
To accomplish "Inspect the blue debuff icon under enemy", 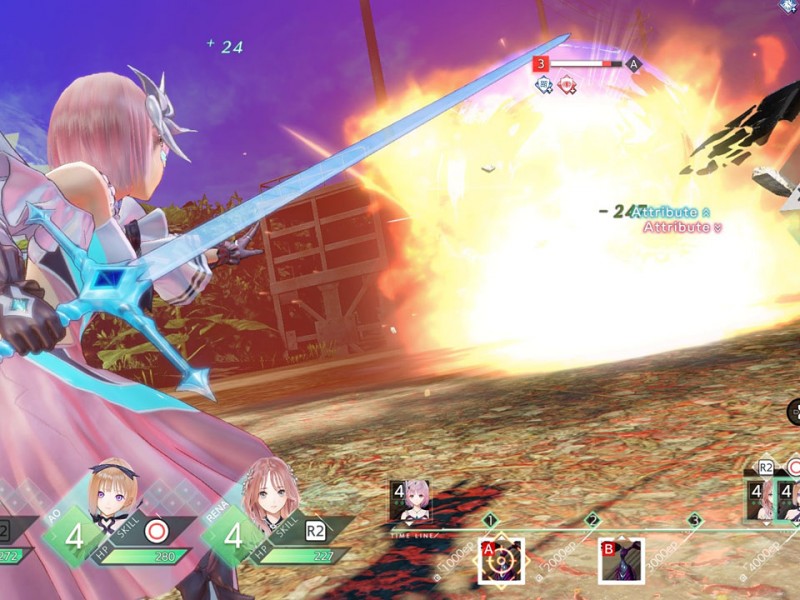I will (x=545, y=86).
